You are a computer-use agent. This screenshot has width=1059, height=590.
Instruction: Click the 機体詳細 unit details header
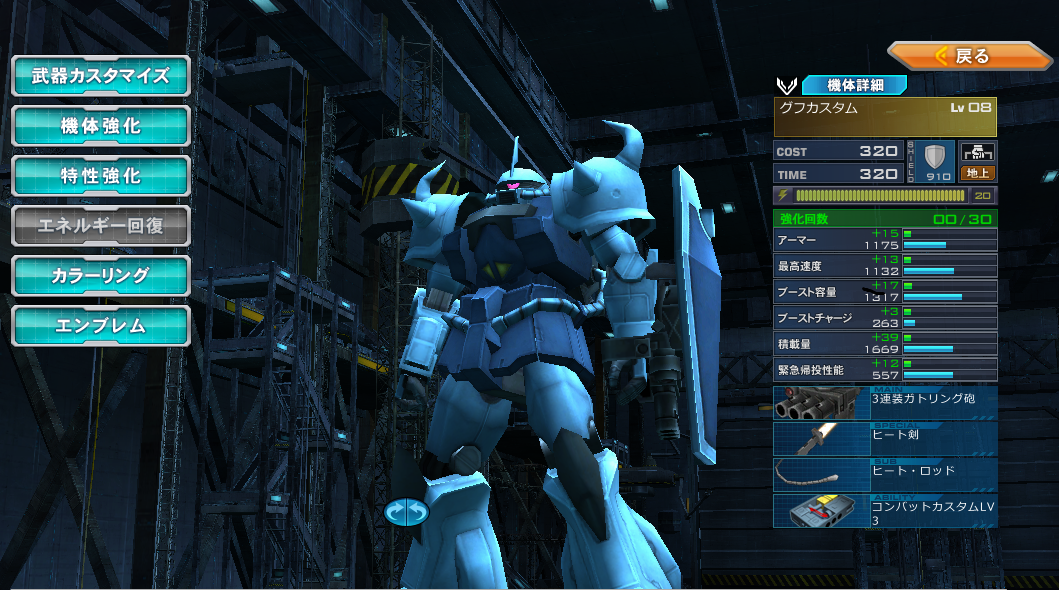(x=853, y=85)
